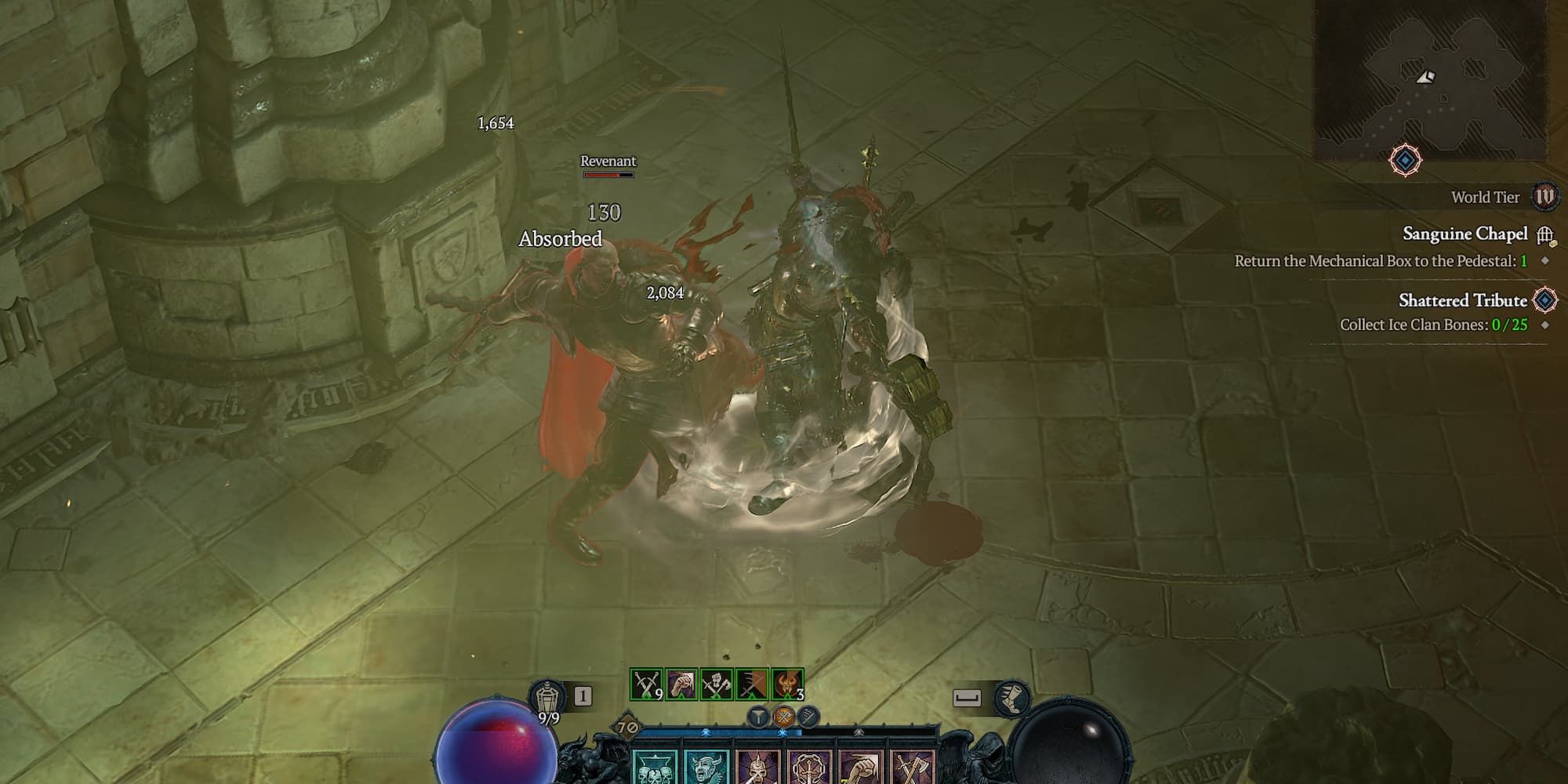The height and width of the screenshot is (784, 1568).
Task: Select the Shattered Tribute quest tracker
Action: (1463, 300)
